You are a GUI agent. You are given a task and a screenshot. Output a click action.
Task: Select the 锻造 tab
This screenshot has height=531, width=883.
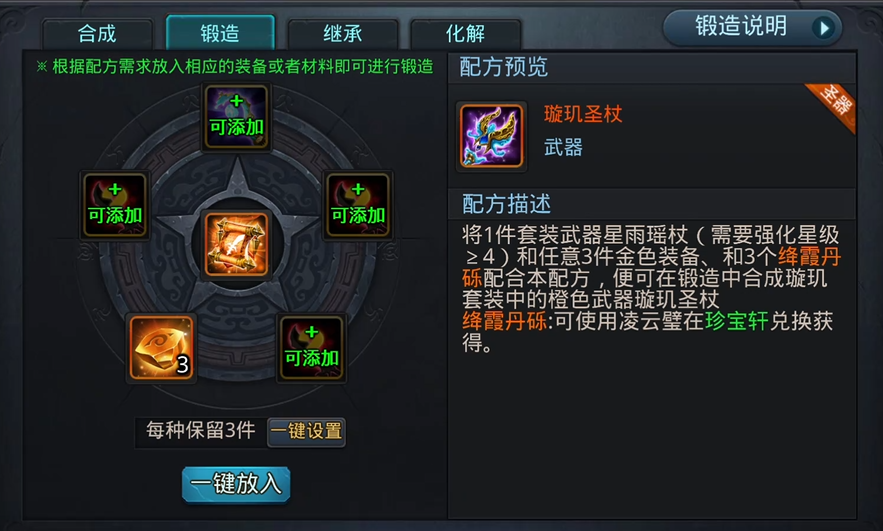(220, 33)
